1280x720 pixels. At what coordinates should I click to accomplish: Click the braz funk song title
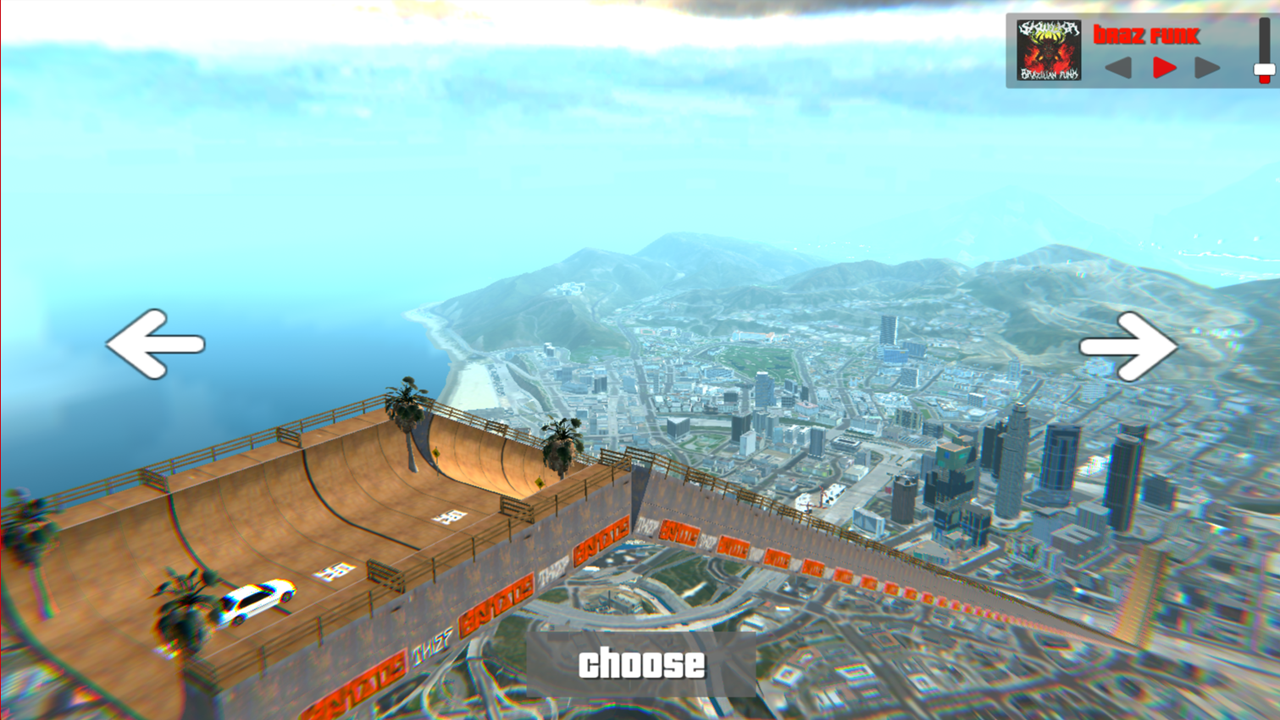click(1147, 34)
